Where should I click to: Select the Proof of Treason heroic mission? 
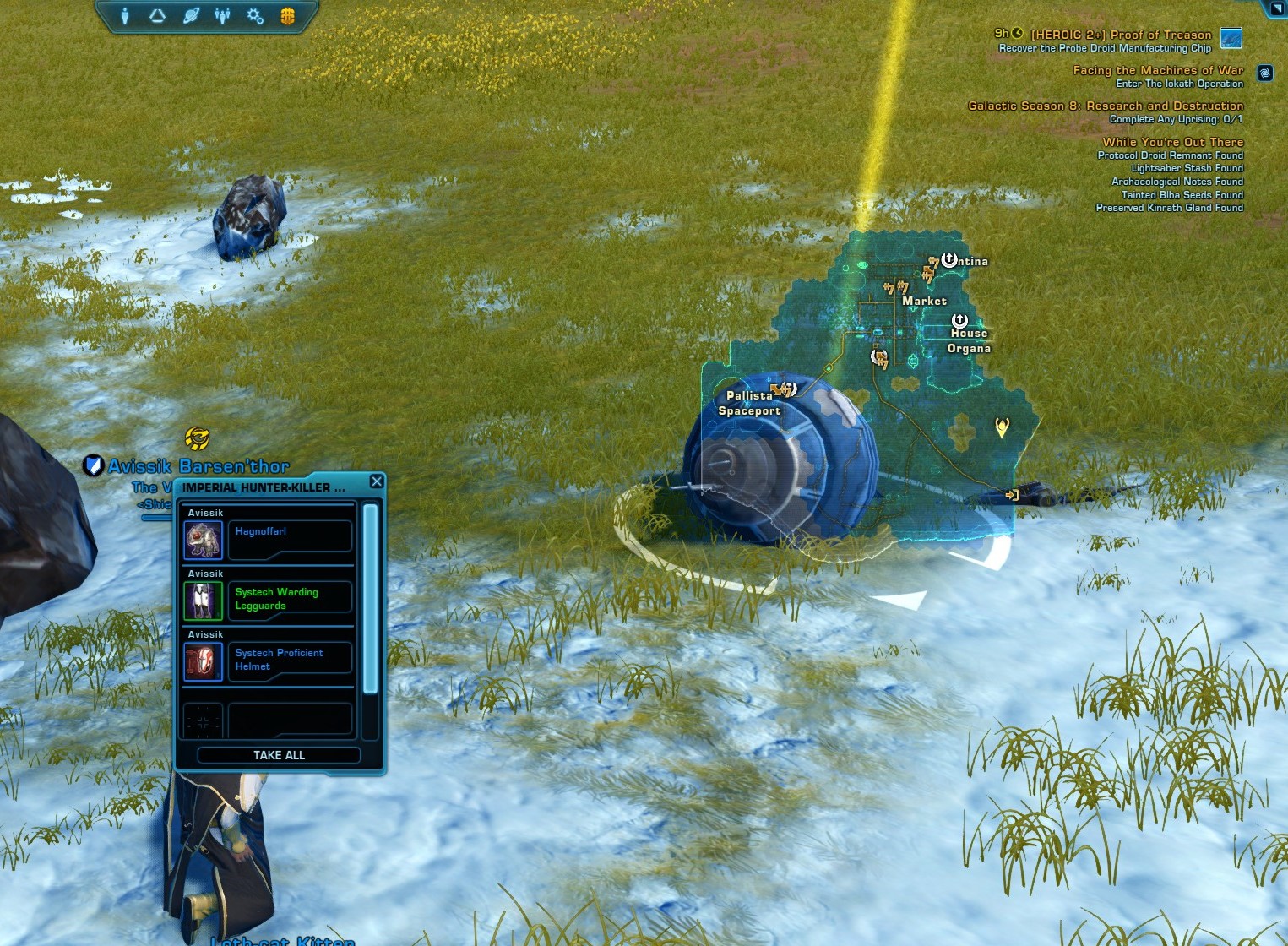click(x=1120, y=35)
